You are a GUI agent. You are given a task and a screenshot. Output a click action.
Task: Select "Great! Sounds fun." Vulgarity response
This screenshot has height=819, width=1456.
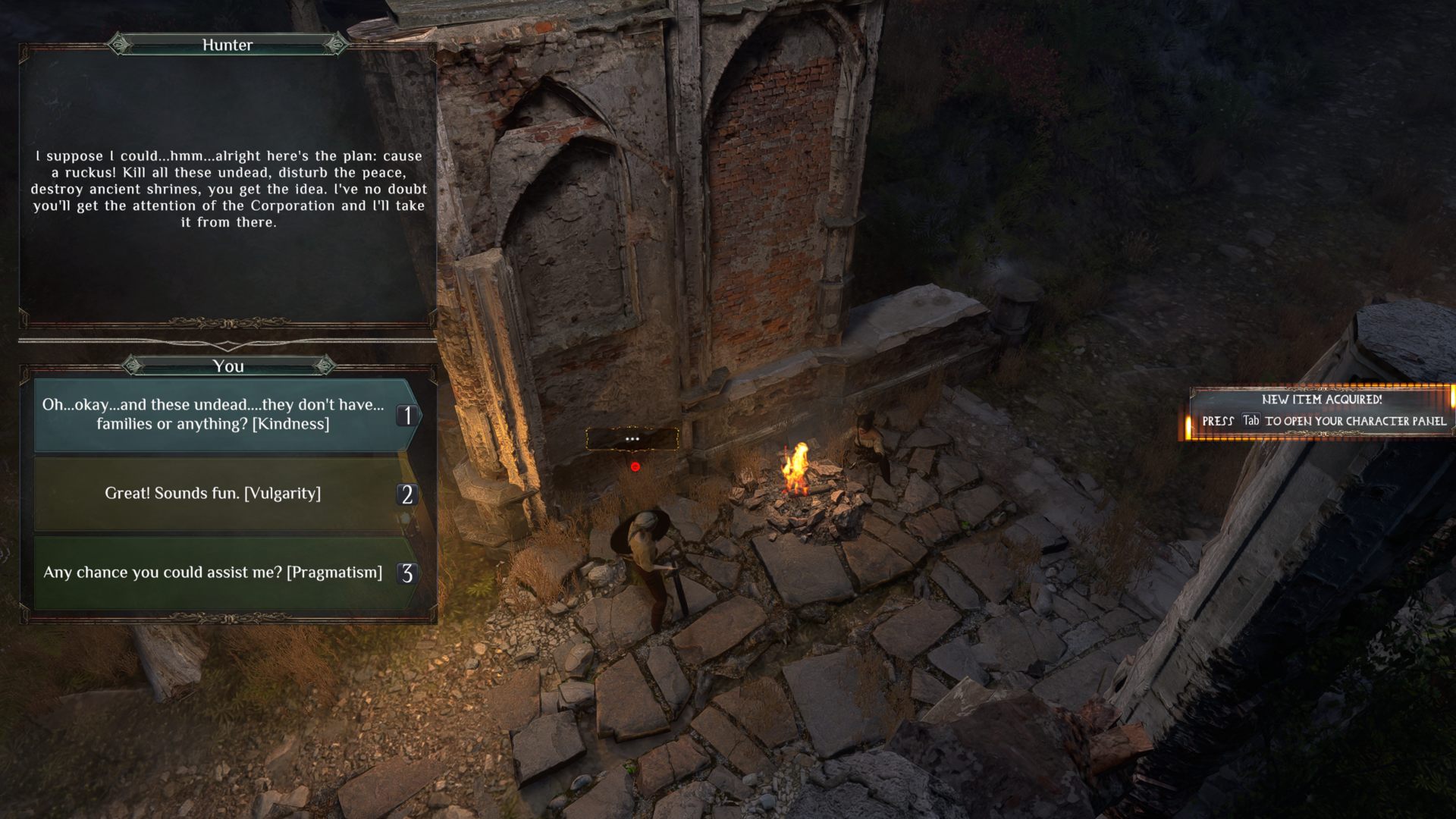(x=214, y=494)
